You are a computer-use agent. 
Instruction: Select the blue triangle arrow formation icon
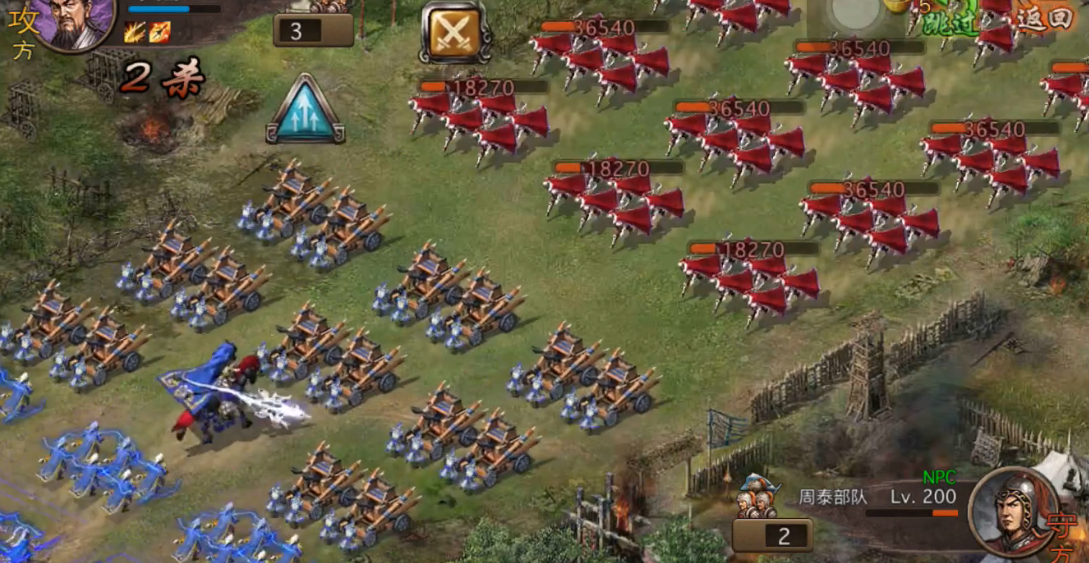click(305, 109)
